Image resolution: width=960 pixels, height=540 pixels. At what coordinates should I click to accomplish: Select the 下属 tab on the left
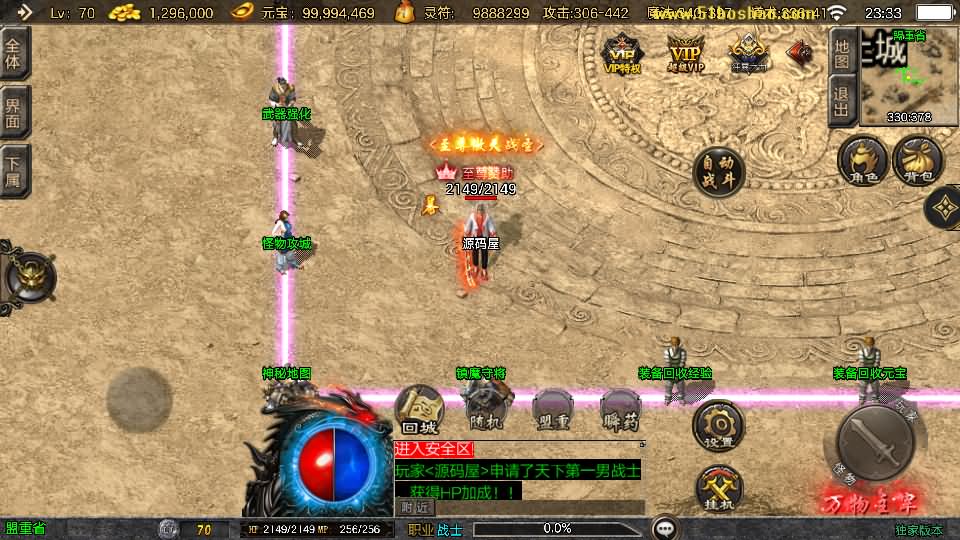pyautogui.click(x=14, y=171)
